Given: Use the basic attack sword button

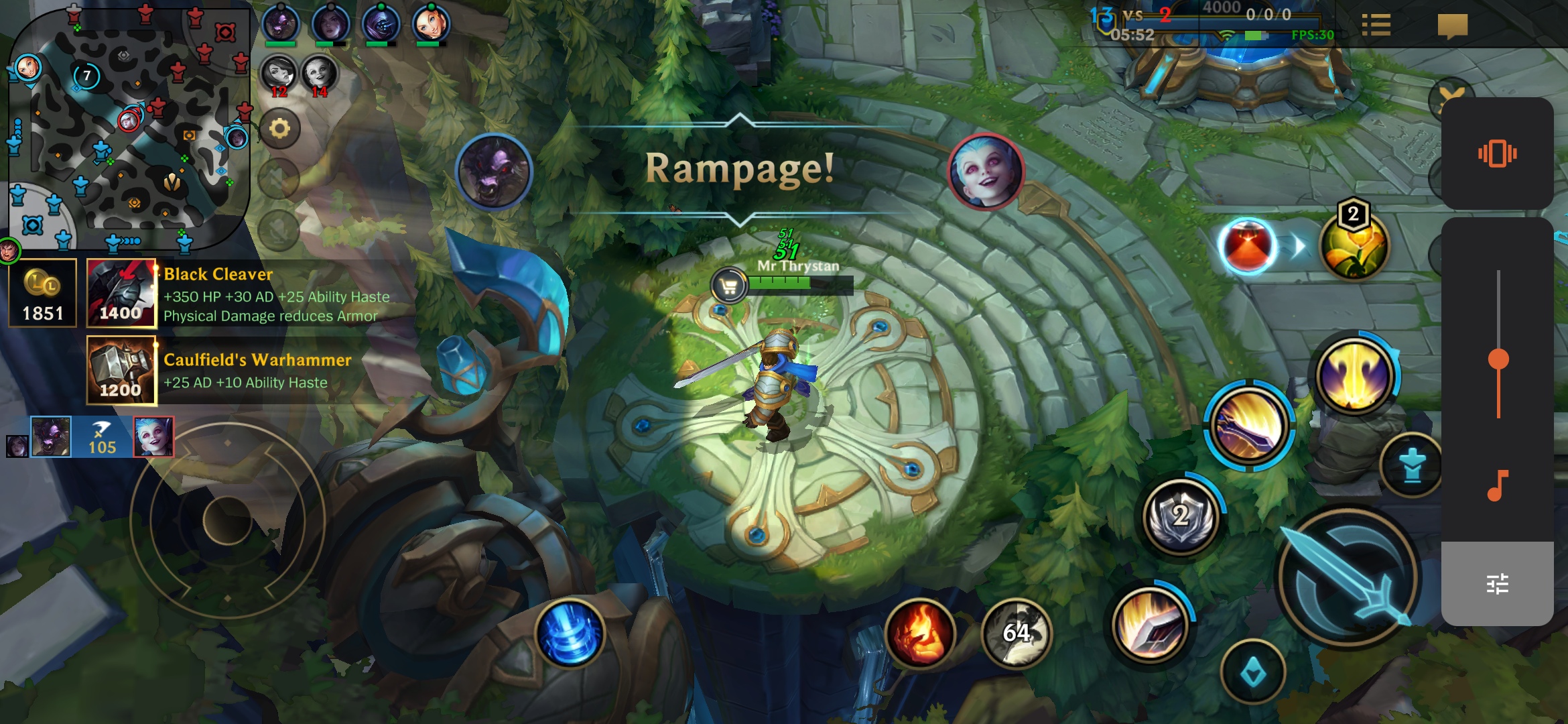Looking at the screenshot, I should coord(1348,578).
